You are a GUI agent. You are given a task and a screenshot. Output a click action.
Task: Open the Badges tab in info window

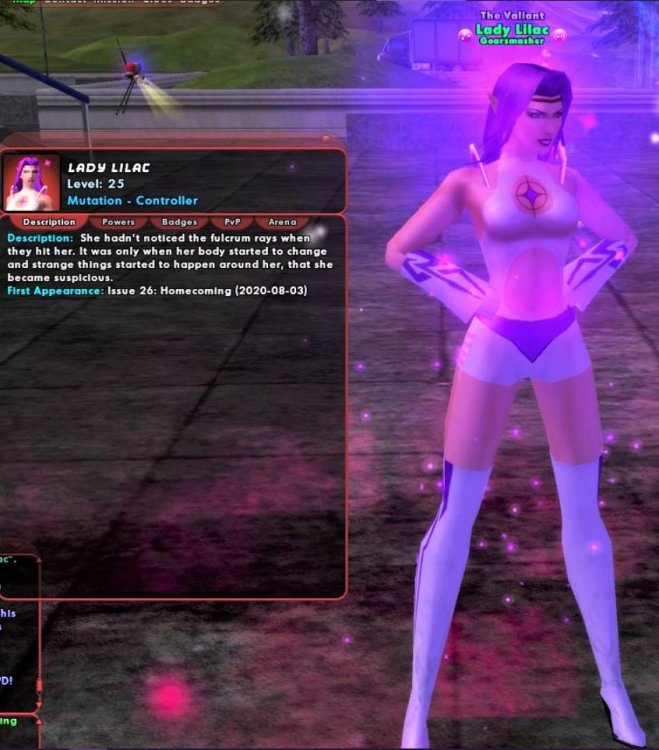point(179,222)
